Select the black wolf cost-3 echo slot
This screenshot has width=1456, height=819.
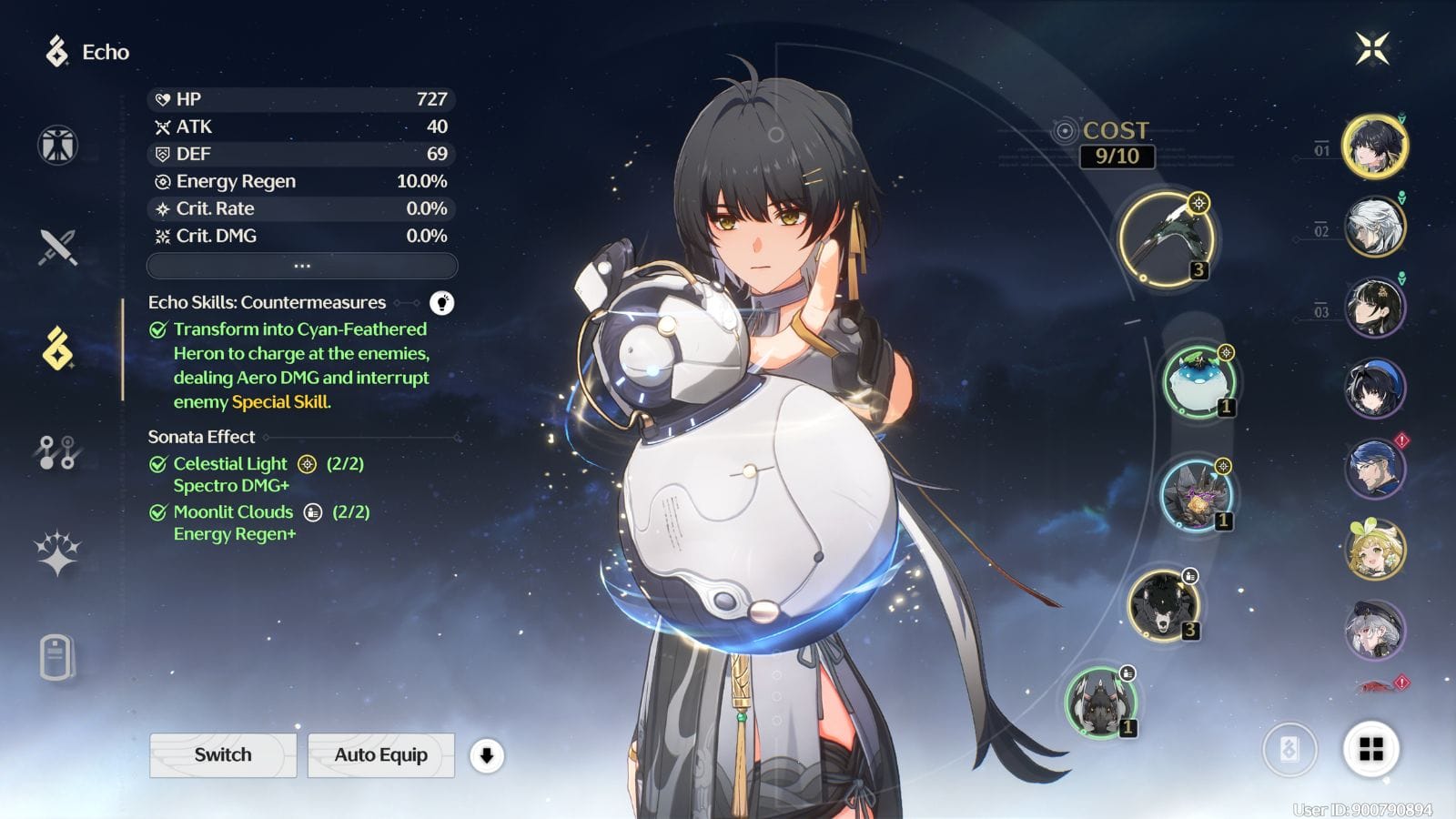1162,606
